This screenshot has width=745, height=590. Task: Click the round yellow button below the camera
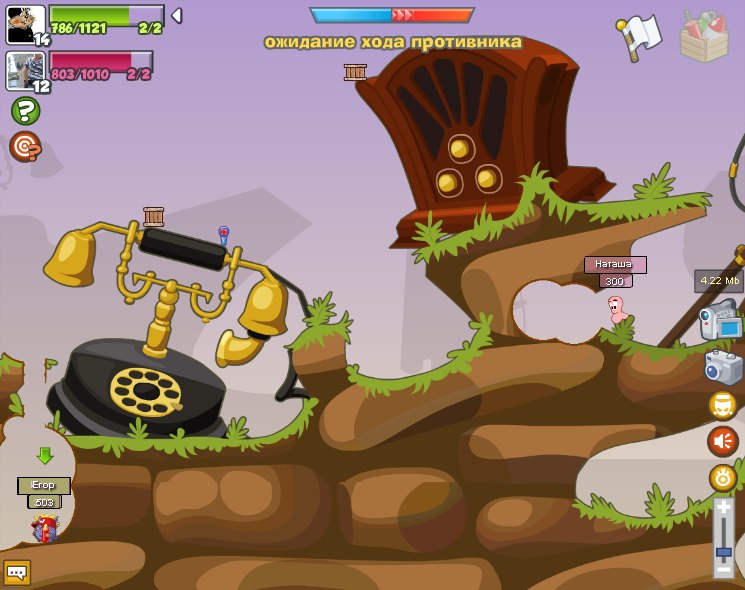(x=723, y=405)
